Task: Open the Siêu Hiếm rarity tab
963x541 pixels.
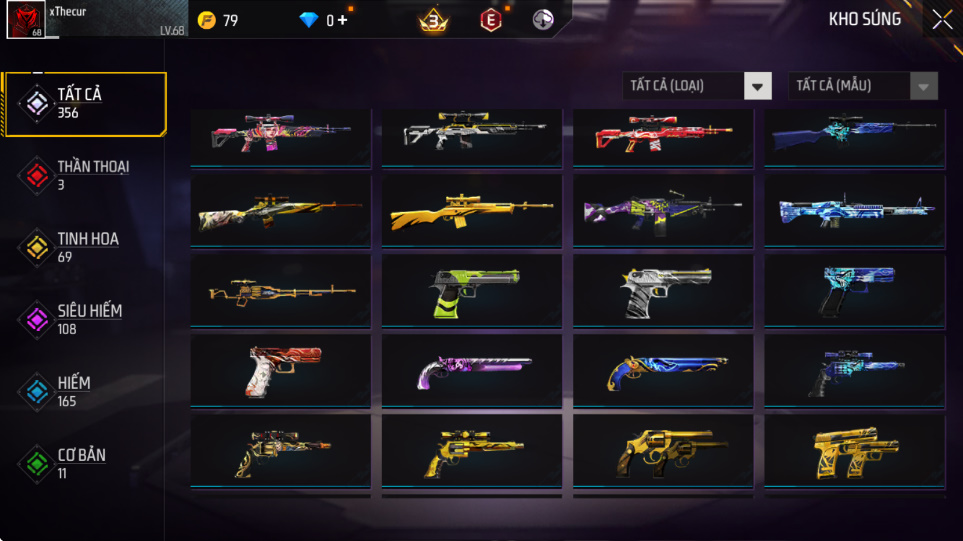Action: [83, 319]
